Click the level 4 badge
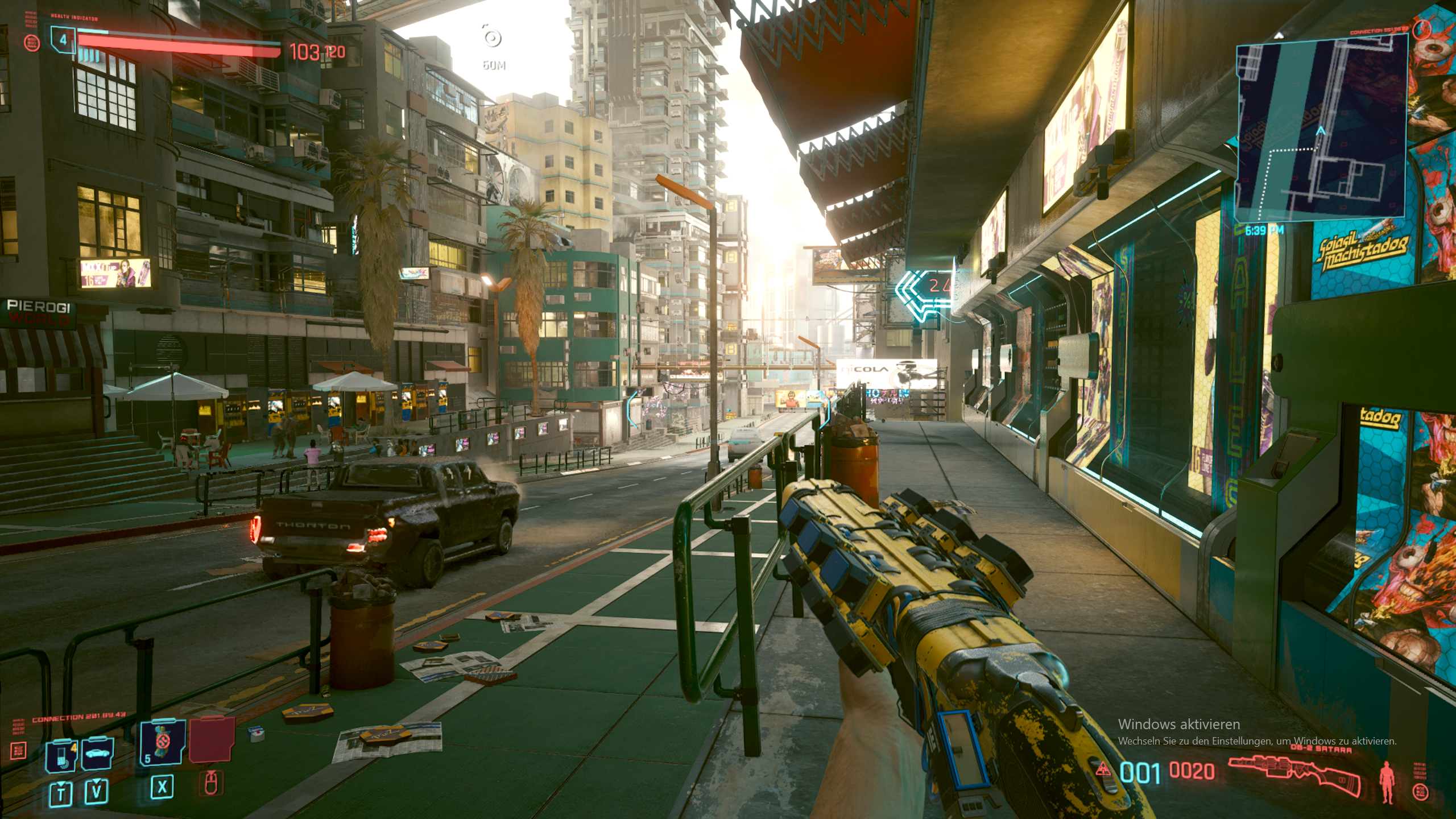The height and width of the screenshot is (819, 1456). [63, 40]
